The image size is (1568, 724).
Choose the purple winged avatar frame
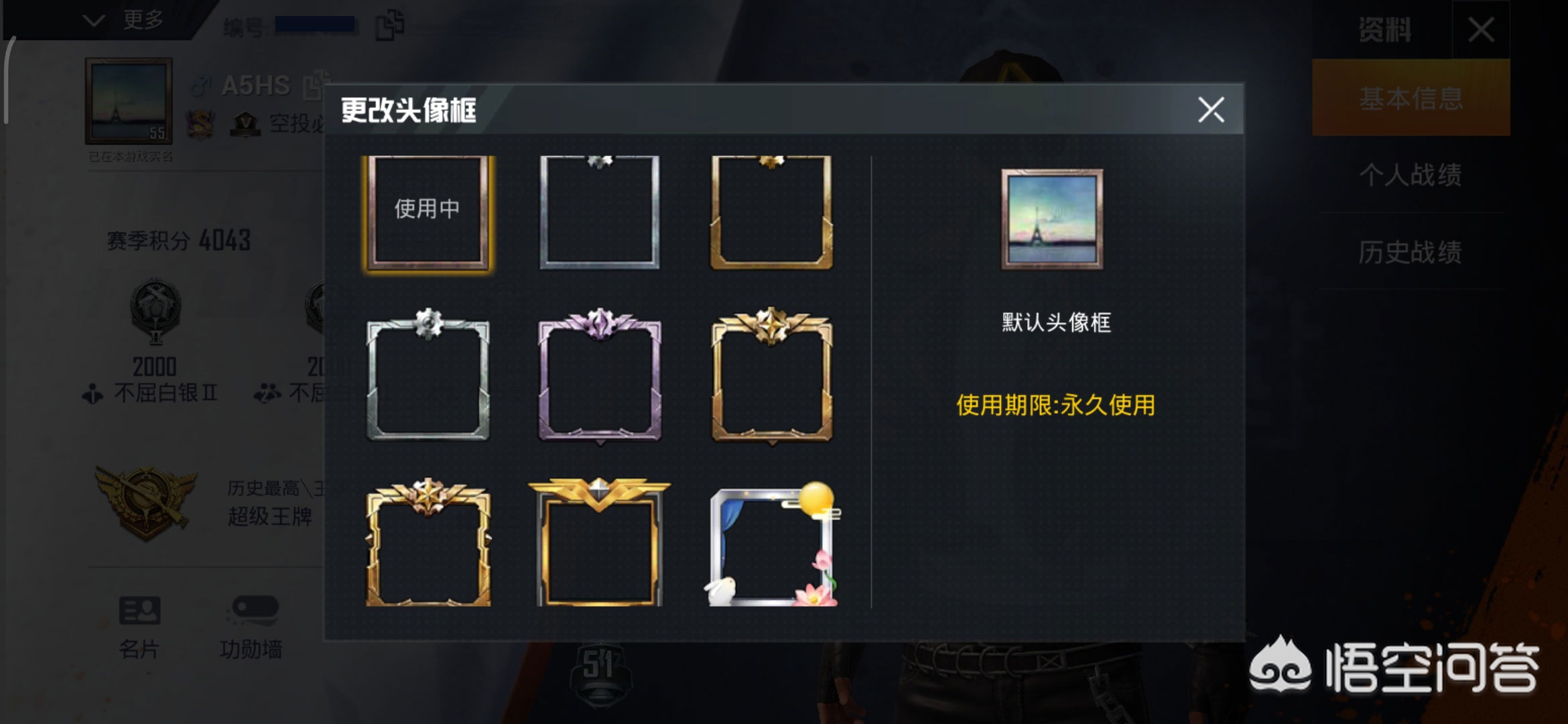(x=600, y=377)
